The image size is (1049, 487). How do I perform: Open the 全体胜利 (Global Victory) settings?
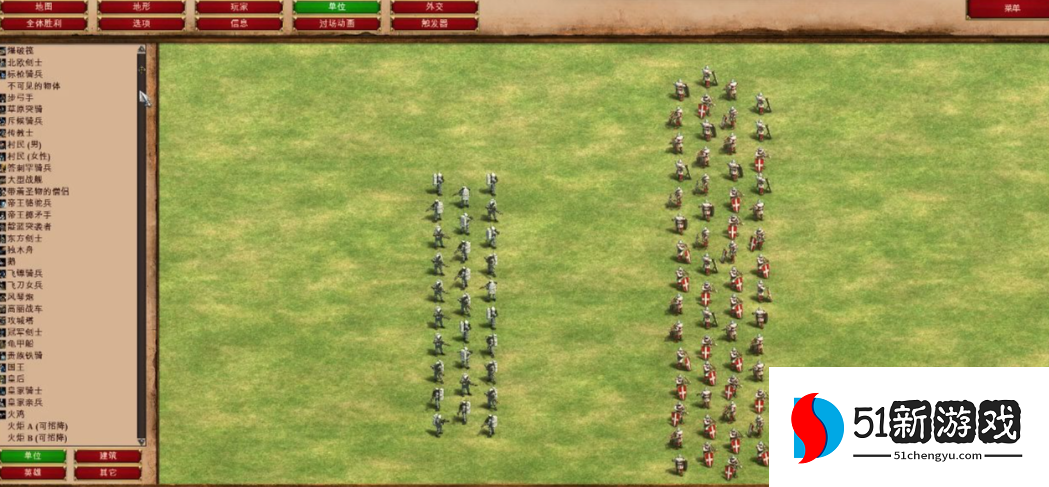43,23
